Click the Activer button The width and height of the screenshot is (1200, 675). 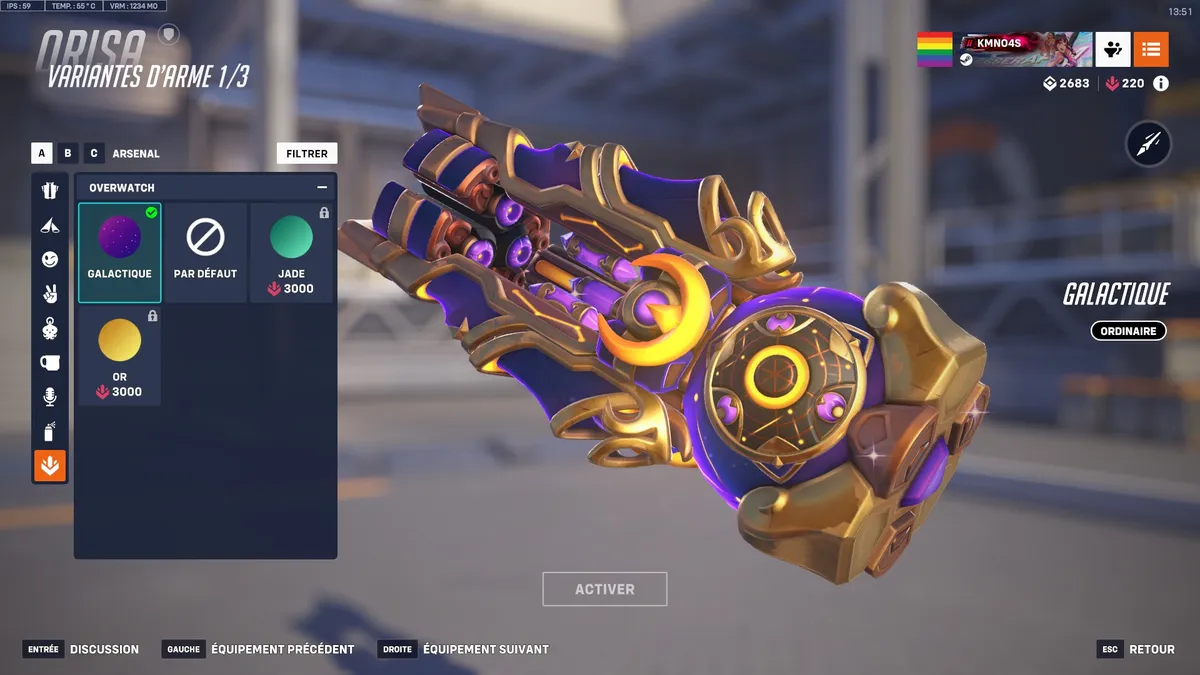(x=604, y=589)
